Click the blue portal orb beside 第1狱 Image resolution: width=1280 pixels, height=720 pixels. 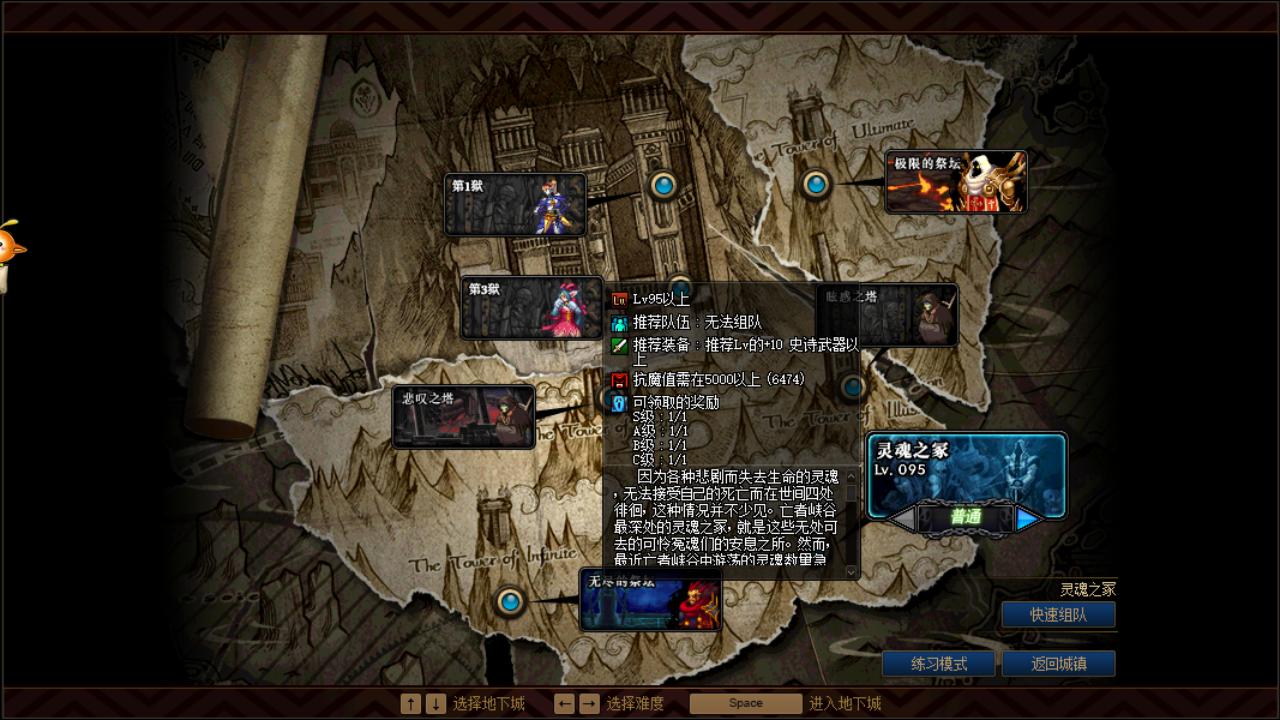[x=663, y=184]
